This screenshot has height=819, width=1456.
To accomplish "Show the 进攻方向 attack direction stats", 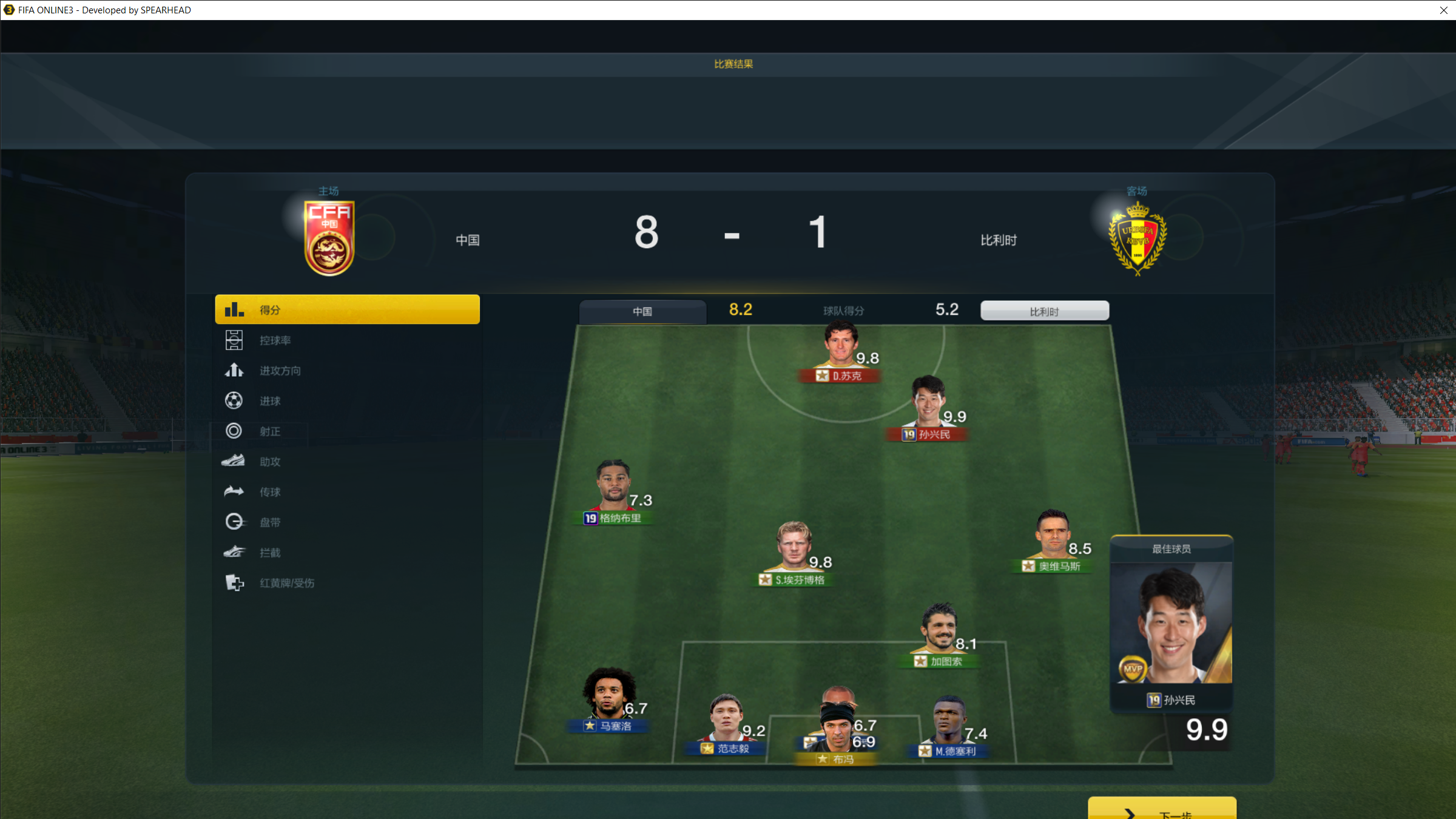I will coord(280,371).
